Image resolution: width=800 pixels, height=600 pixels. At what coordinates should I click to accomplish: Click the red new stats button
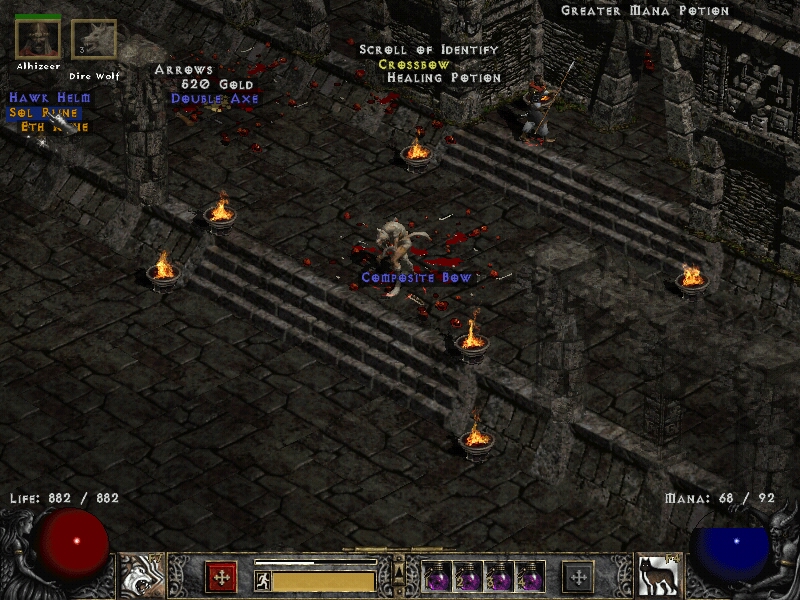pos(221,576)
